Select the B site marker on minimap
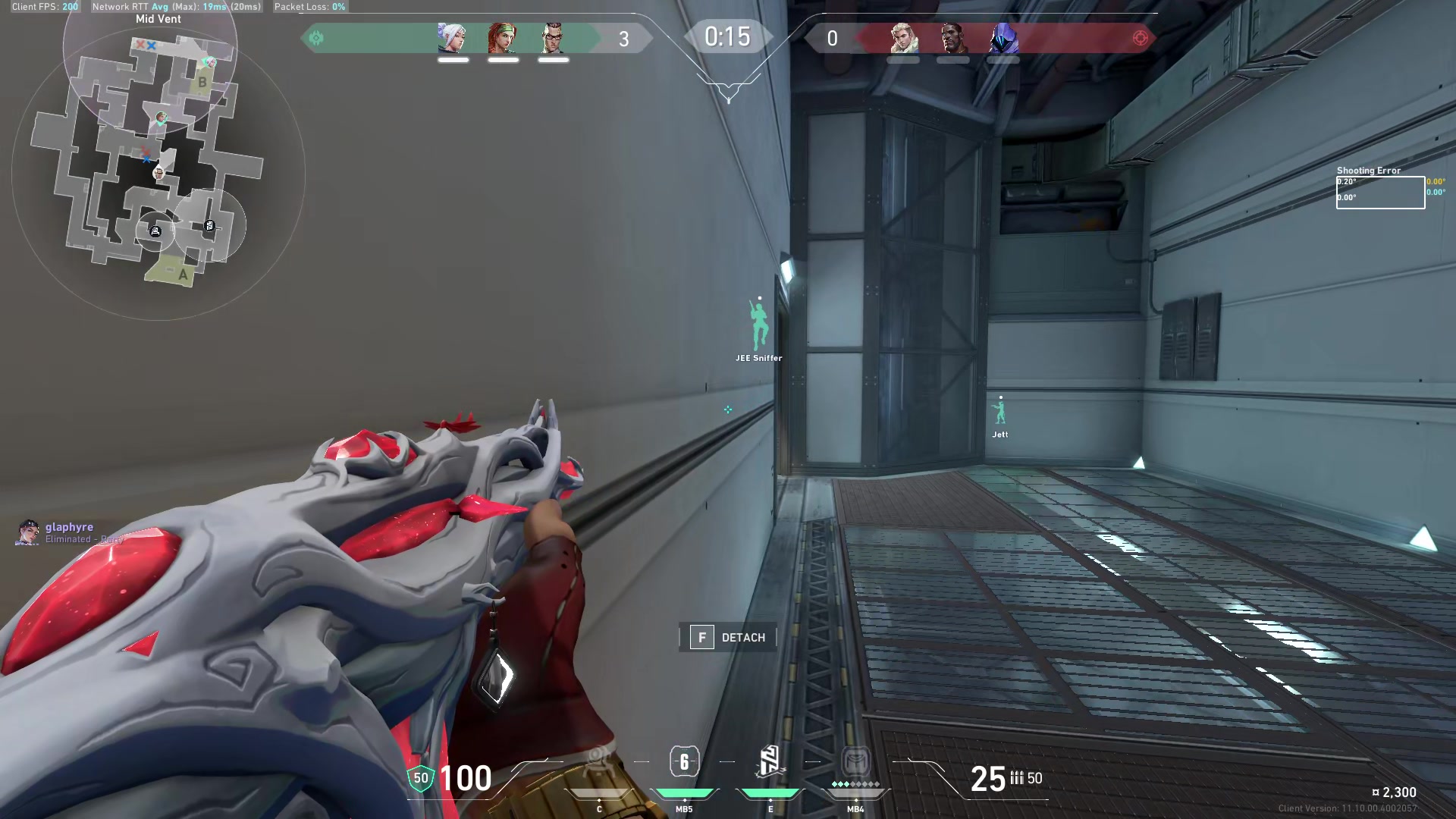 click(202, 82)
